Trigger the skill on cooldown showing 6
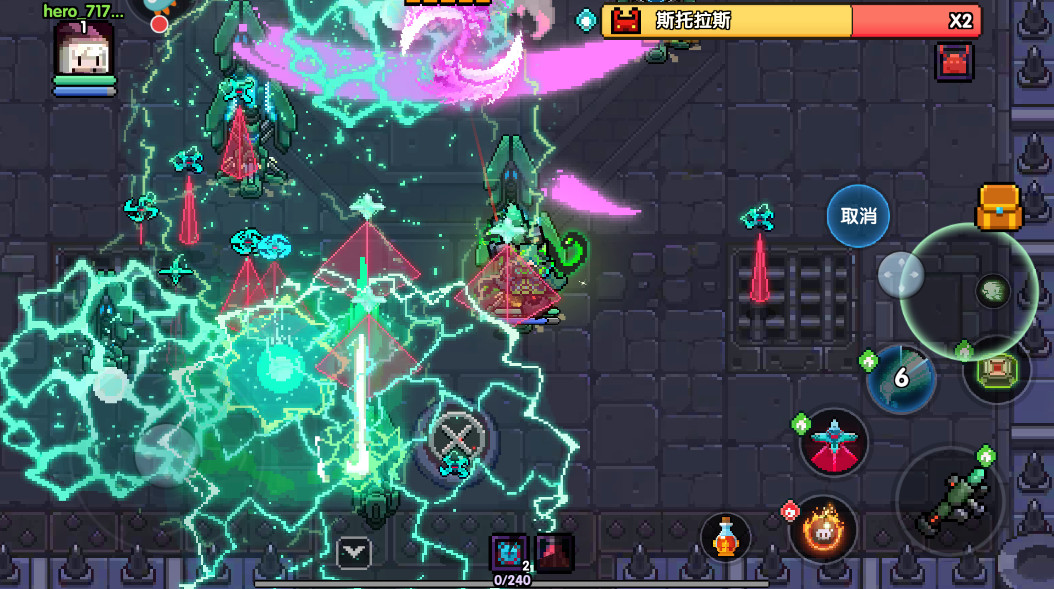This screenshot has width=1054, height=589. point(901,378)
